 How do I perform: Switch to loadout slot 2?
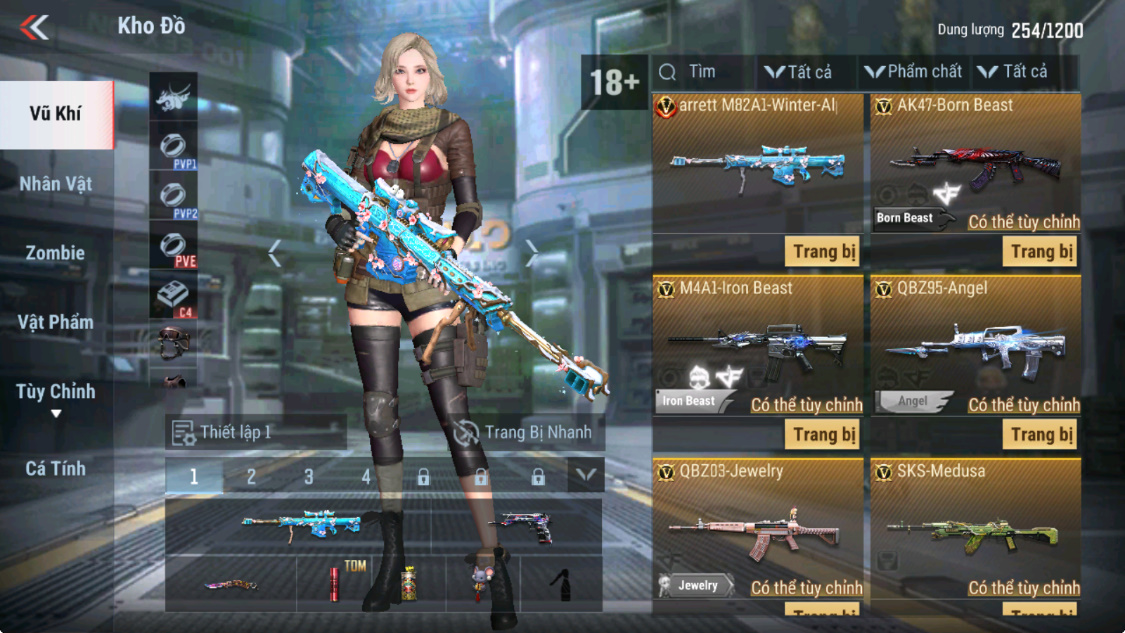[251, 477]
